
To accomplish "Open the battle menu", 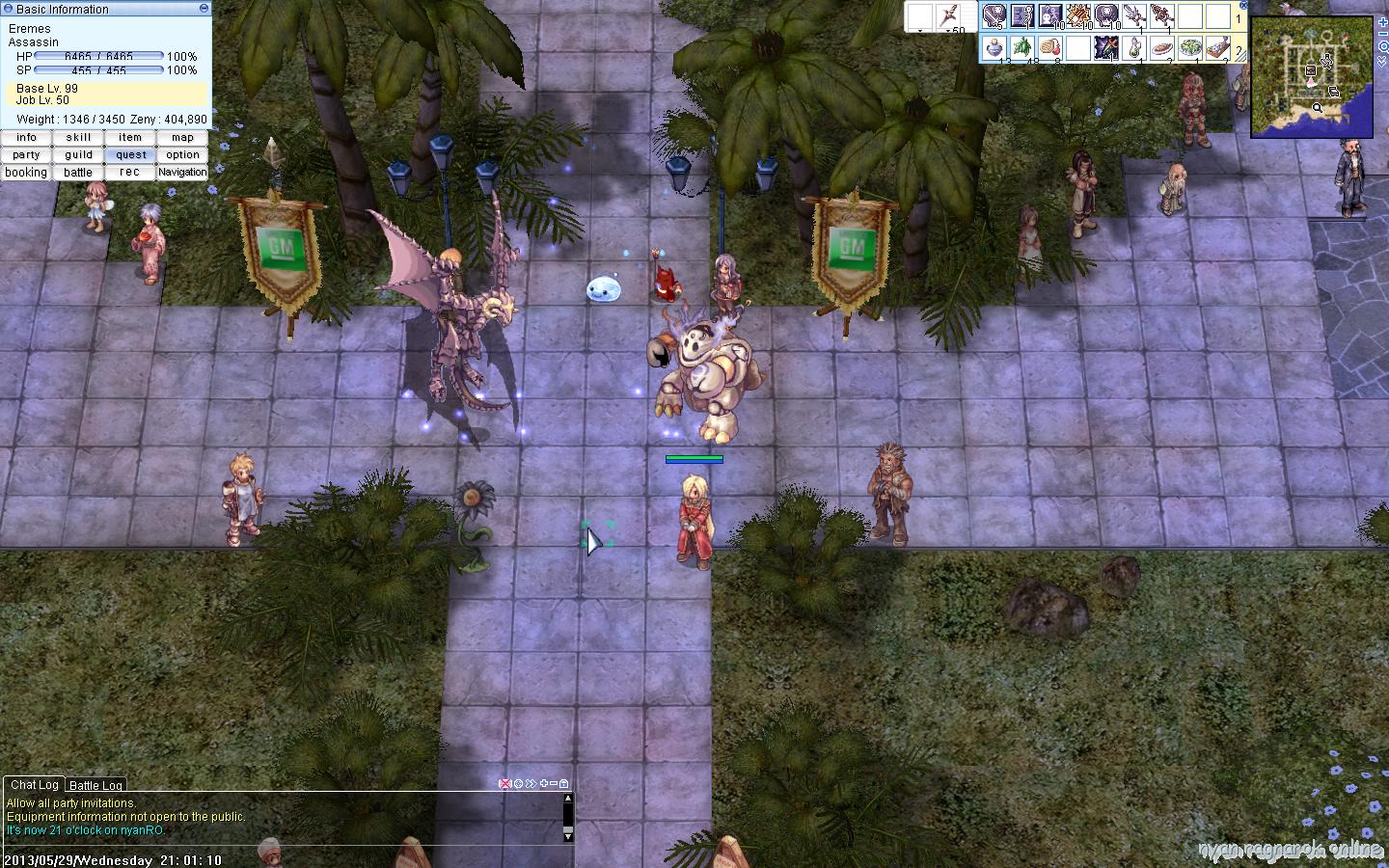I will 78,173.
